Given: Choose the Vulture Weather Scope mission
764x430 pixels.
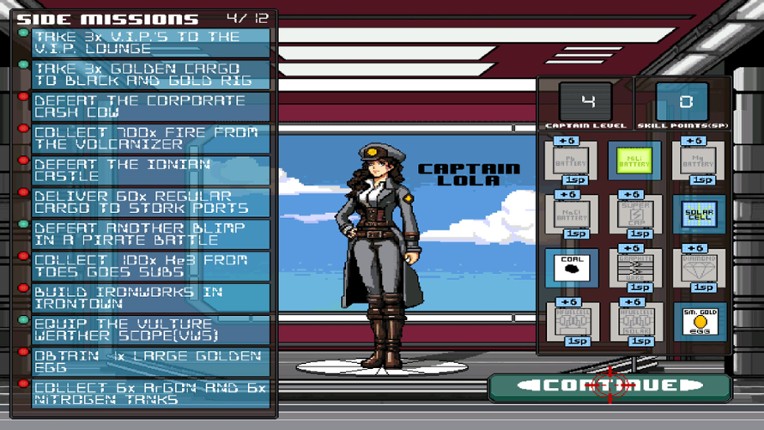Looking at the screenshot, I should [151, 331].
